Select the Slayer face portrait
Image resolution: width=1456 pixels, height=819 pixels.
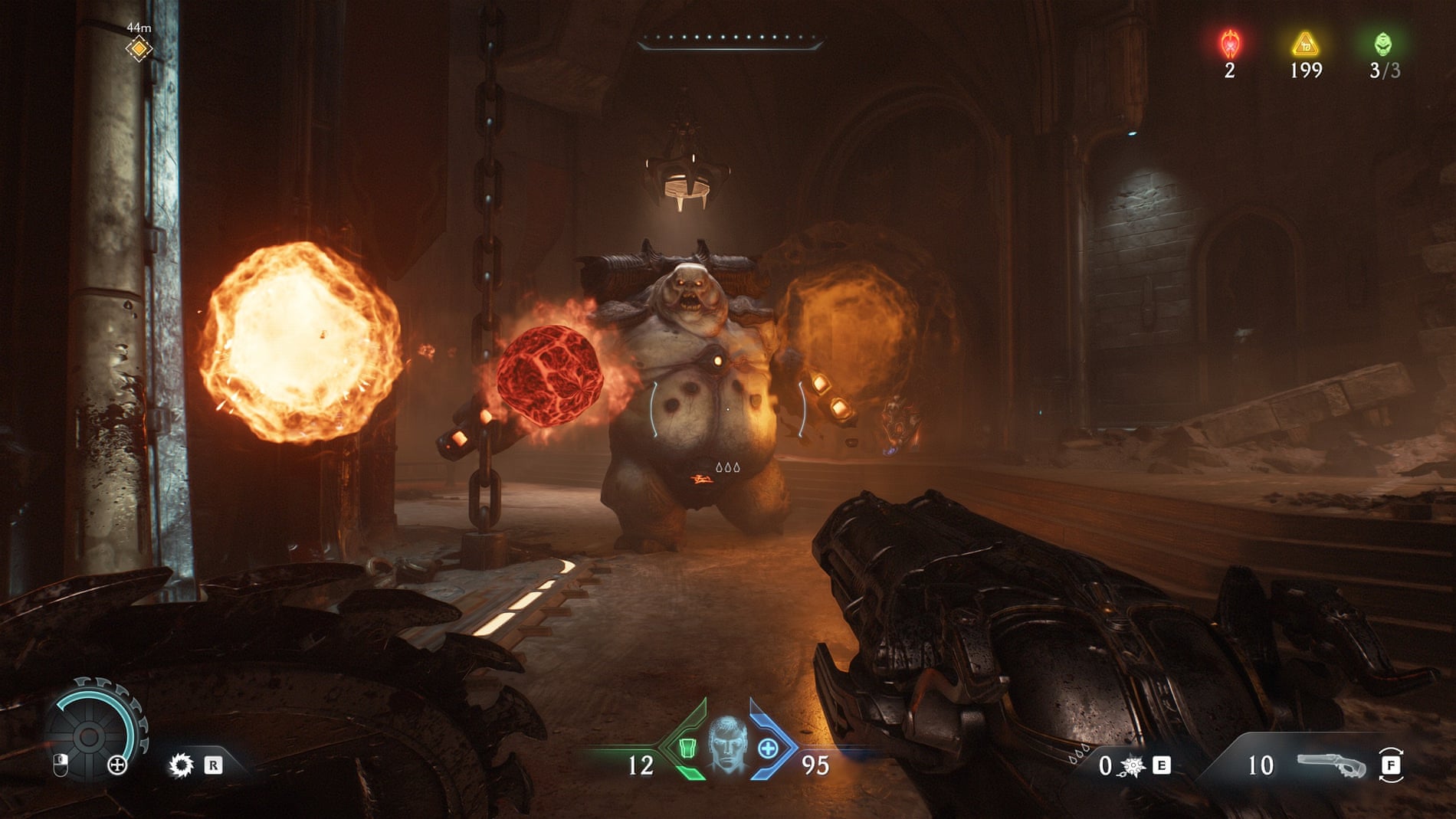click(x=726, y=745)
